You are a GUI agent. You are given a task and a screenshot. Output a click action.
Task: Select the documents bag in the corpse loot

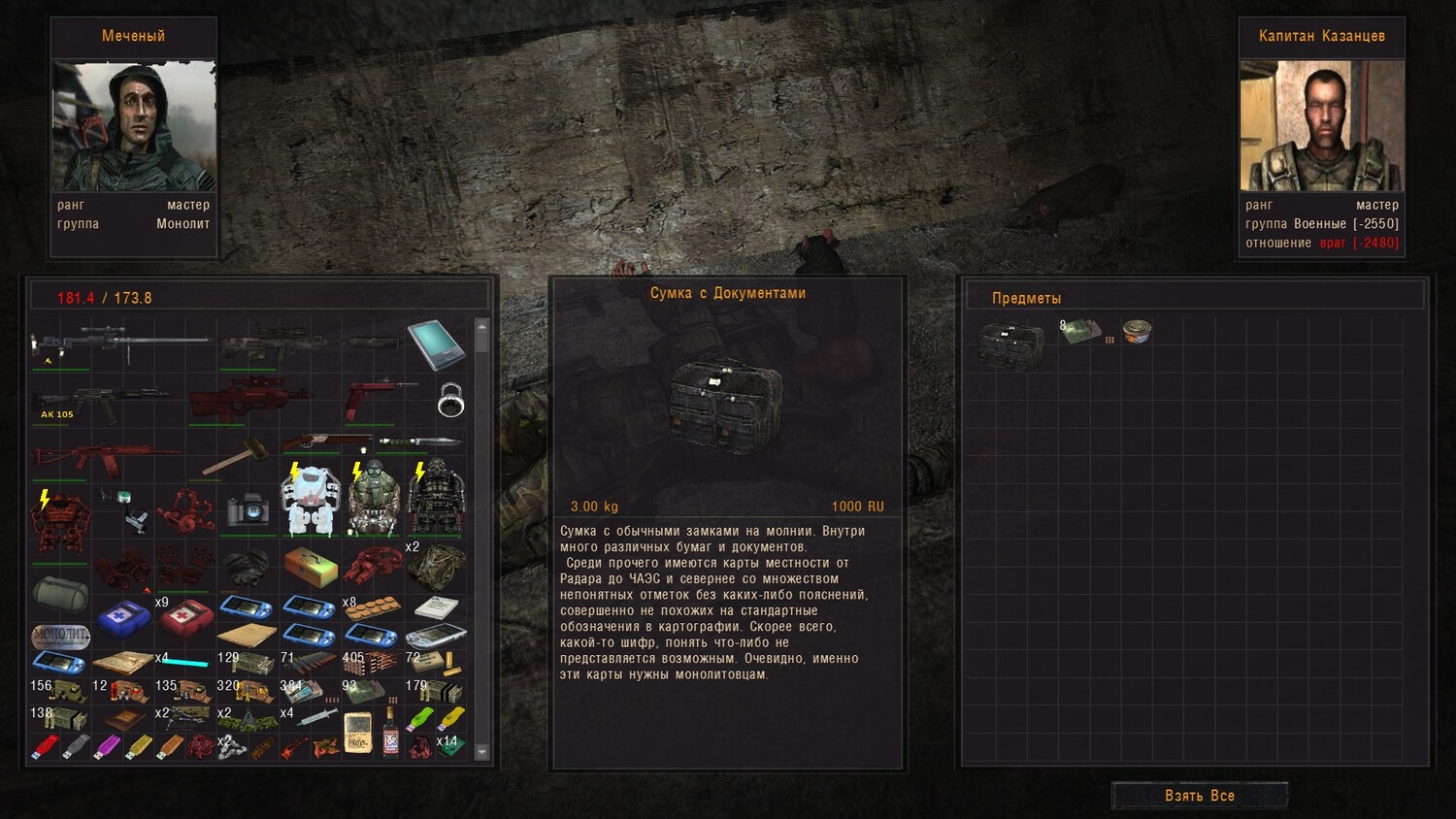[1010, 343]
